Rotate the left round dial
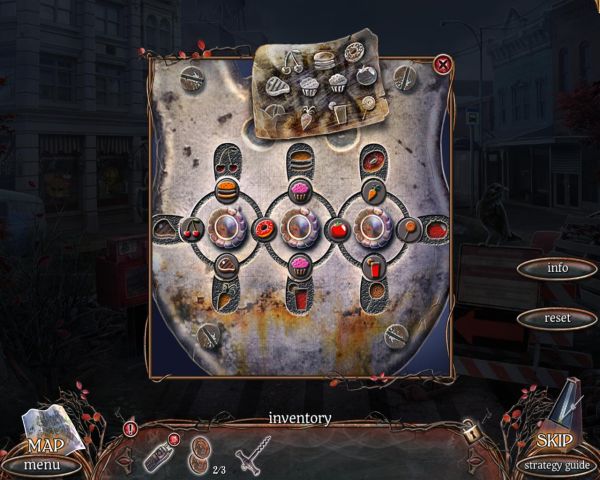The image size is (600, 480). pyautogui.click(x=226, y=228)
